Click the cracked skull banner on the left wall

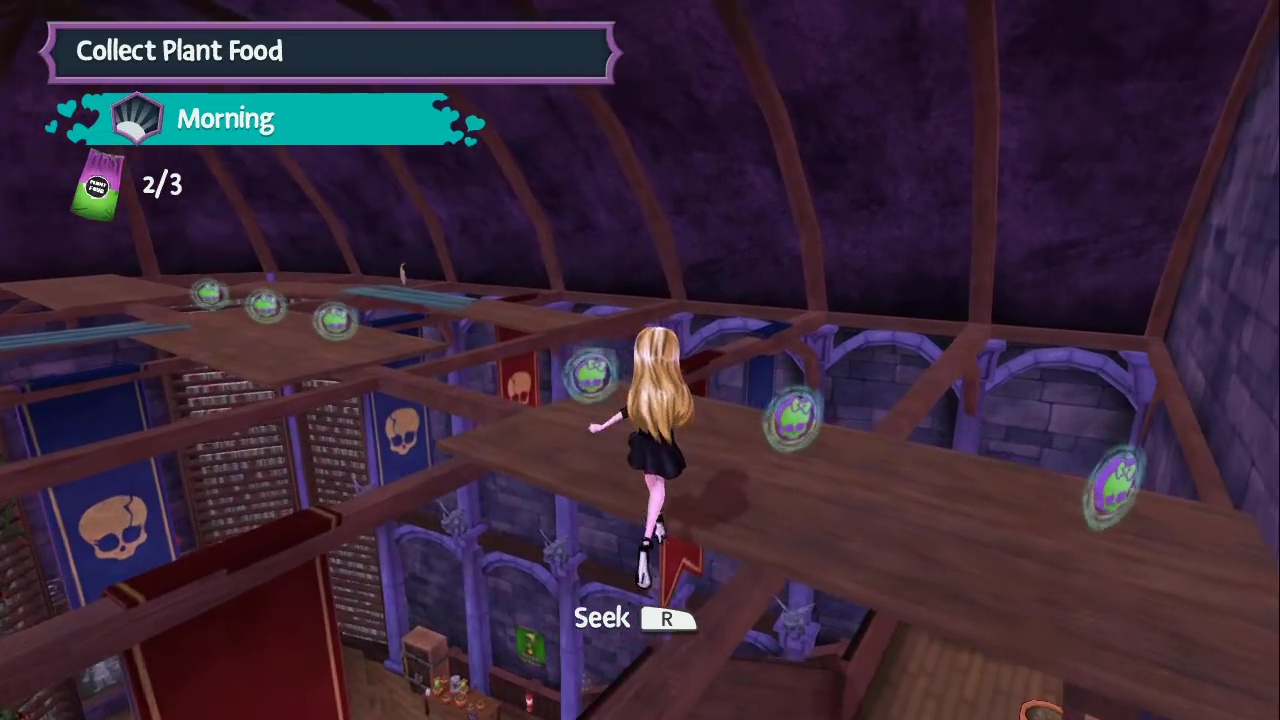tap(115, 525)
